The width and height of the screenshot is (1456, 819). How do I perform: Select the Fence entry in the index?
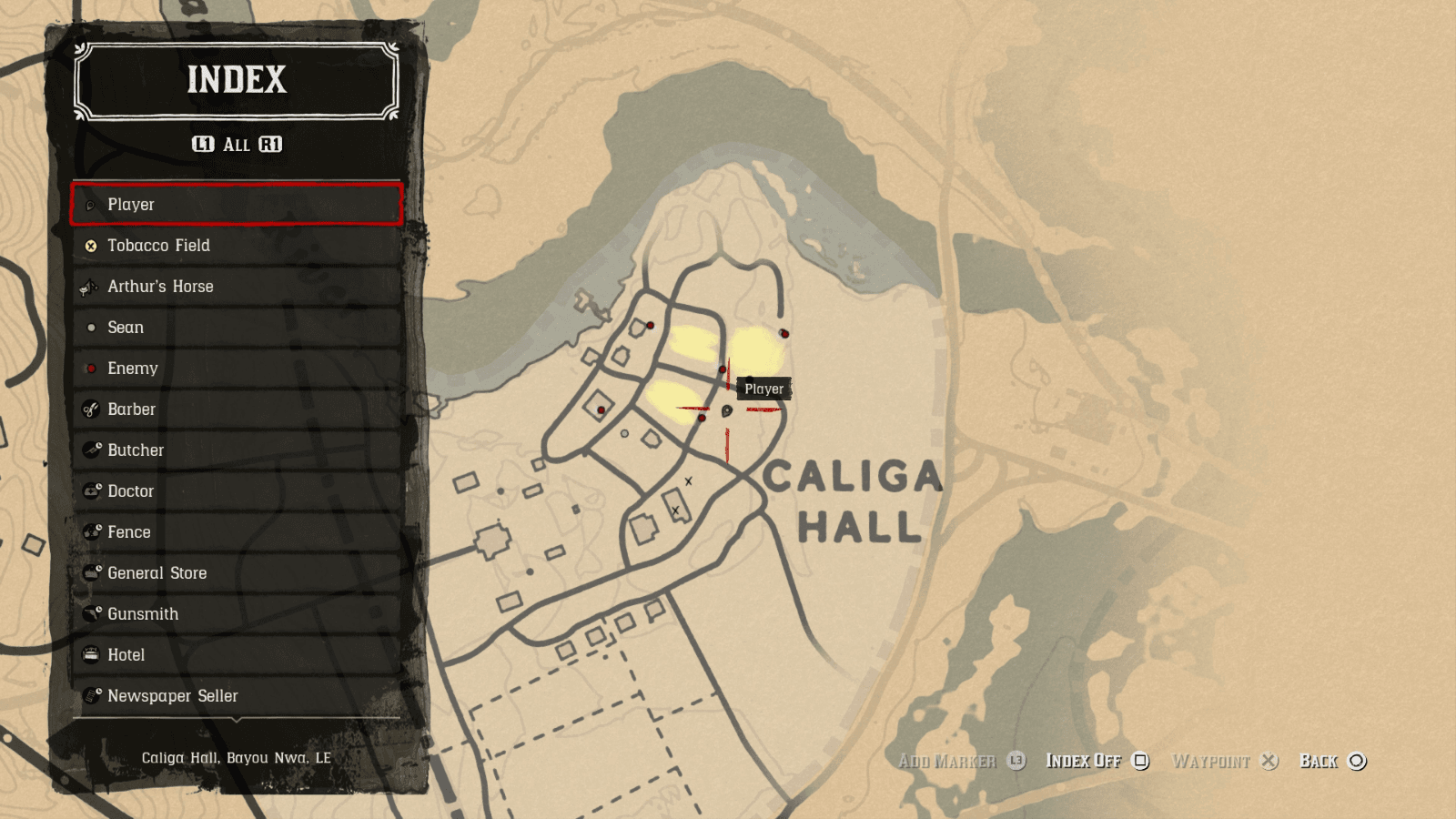point(90,532)
